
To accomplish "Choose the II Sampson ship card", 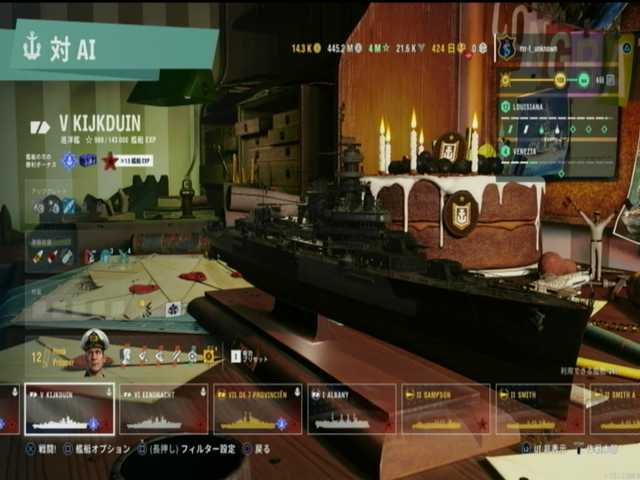I will (445, 409).
